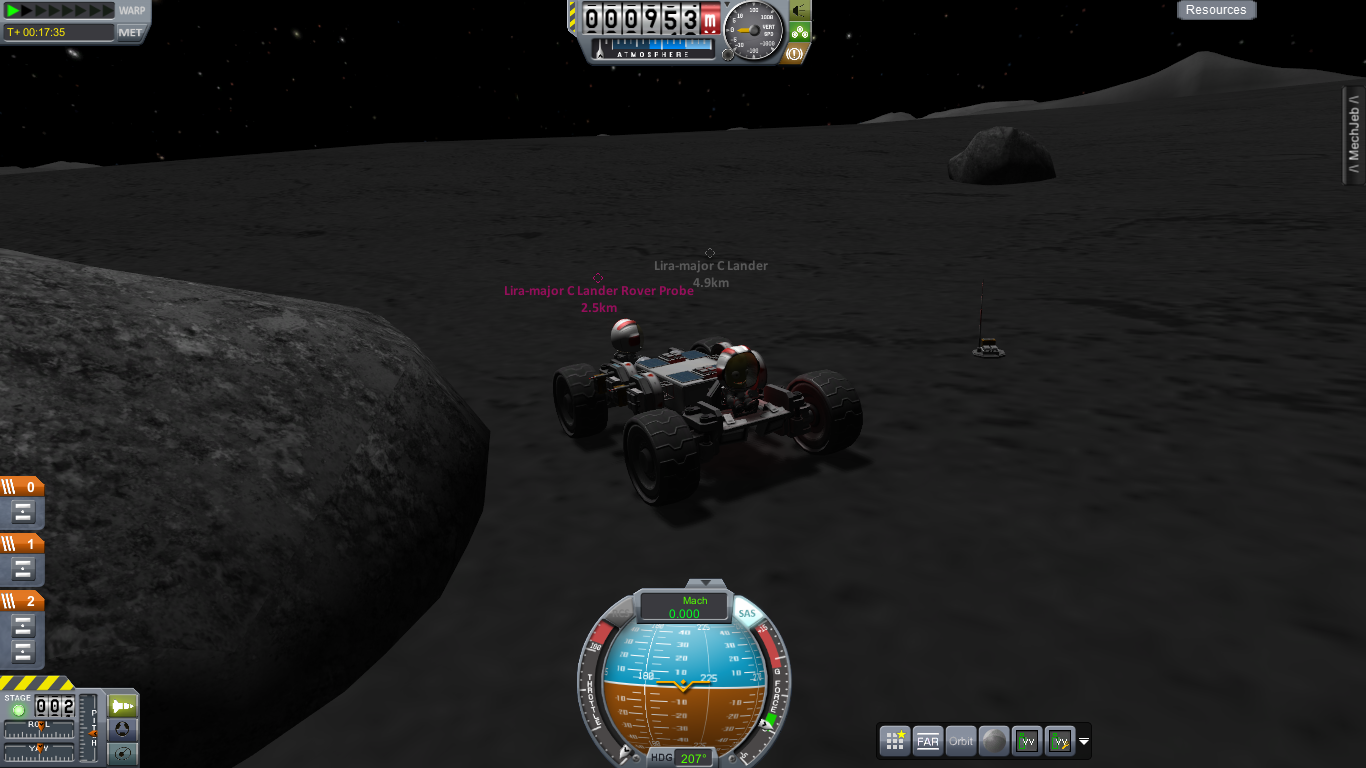Click the Orbit toolbar button

point(961,741)
